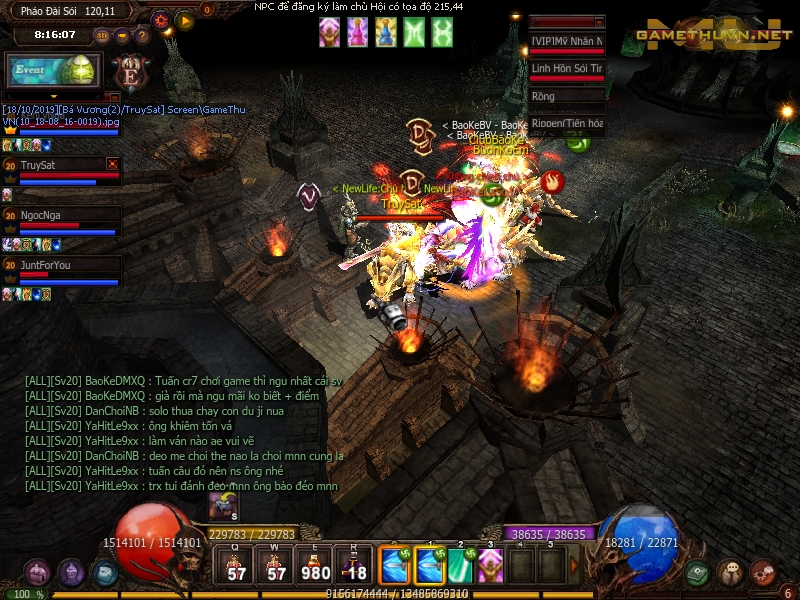Activate the teal skill in slot 2
Image resolution: width=800 pixels, height=600 pixels.
click(459, 565)
